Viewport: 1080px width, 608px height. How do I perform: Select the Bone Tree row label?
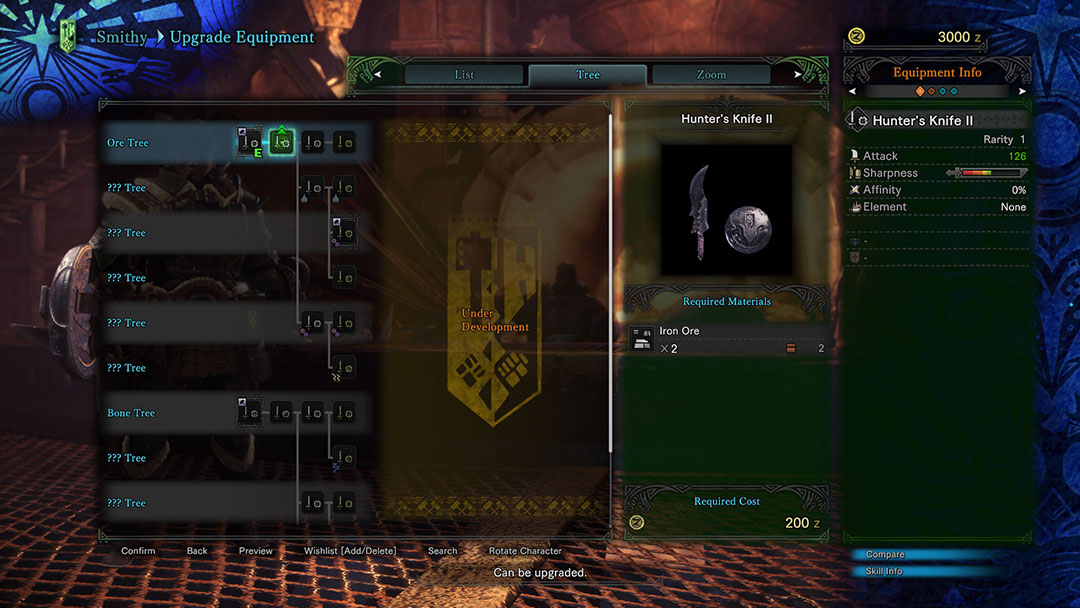(x=131, y=413)
